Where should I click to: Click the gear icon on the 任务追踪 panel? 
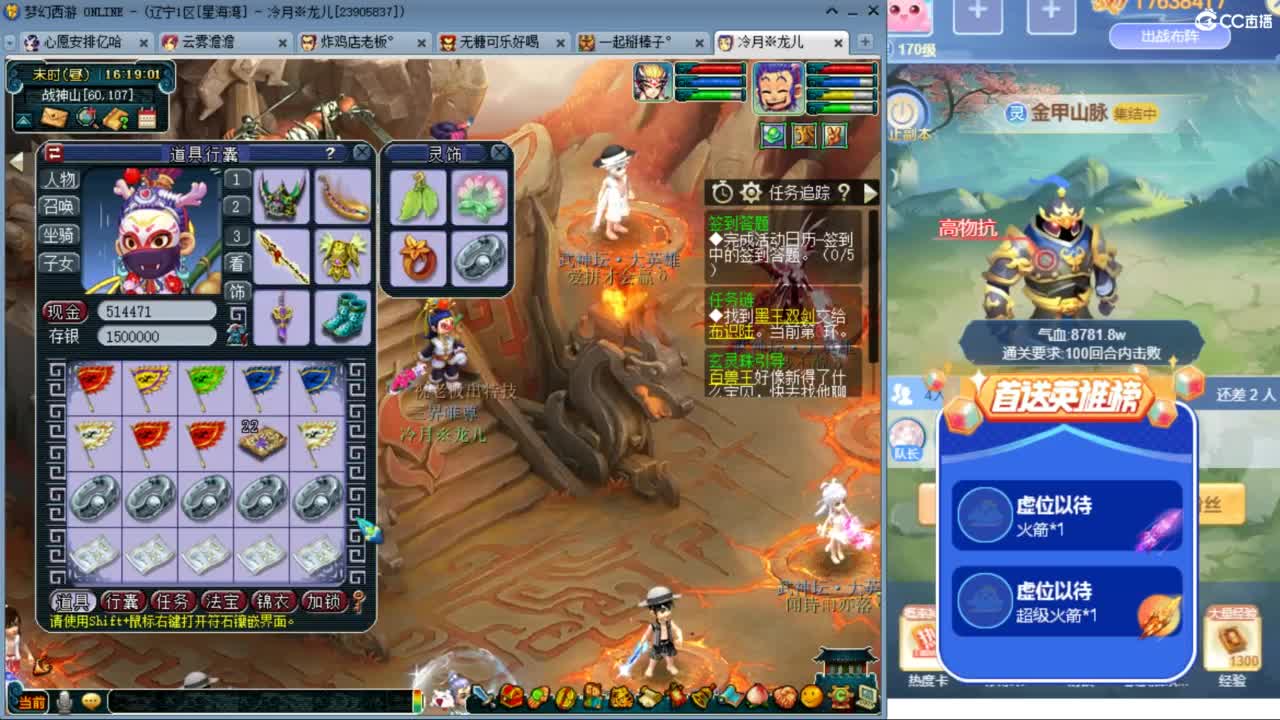click(750, 192)
